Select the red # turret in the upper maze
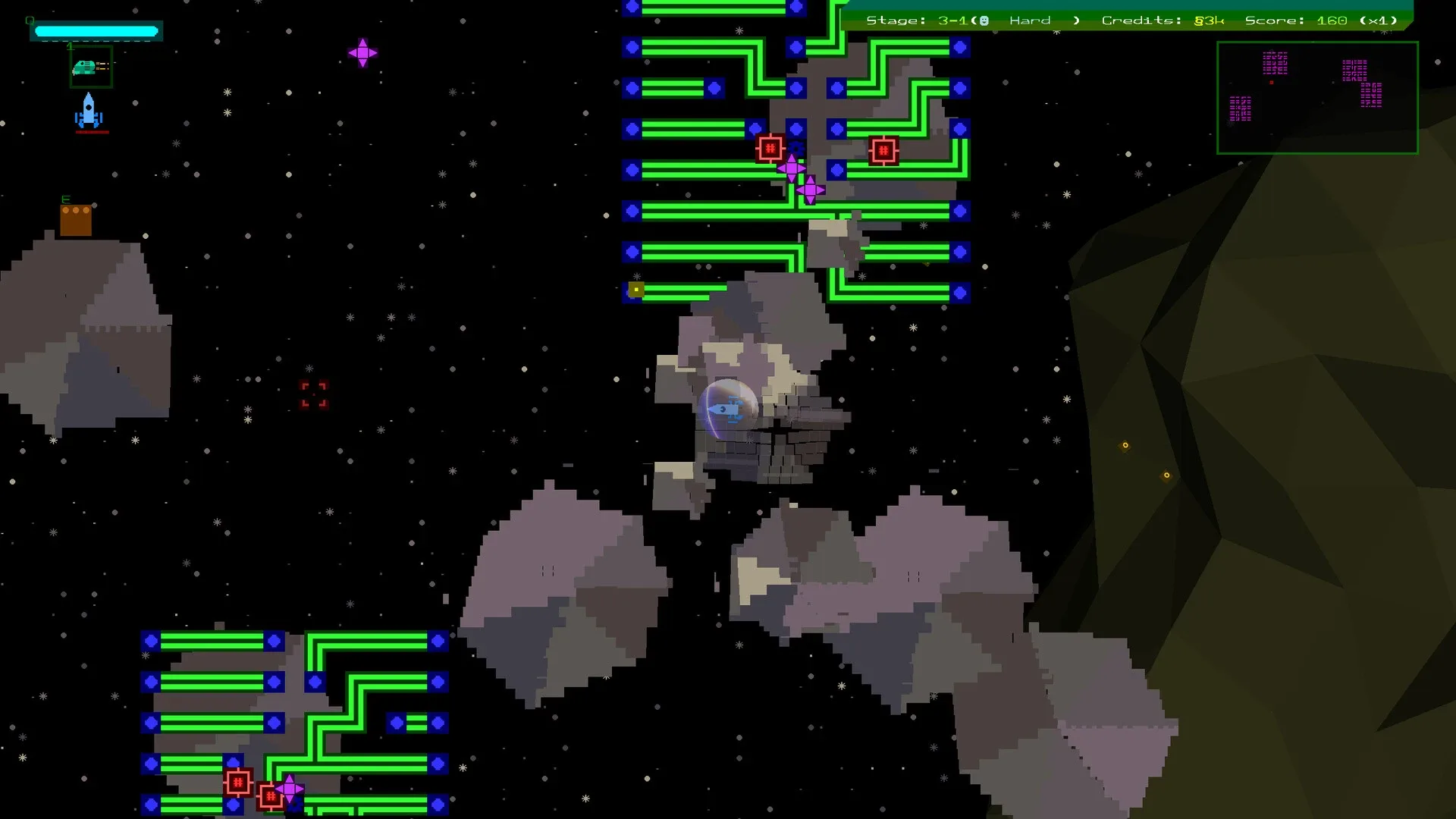Image resolution: width=1456 pixels, height=819 pixels. tap(771, 149)
